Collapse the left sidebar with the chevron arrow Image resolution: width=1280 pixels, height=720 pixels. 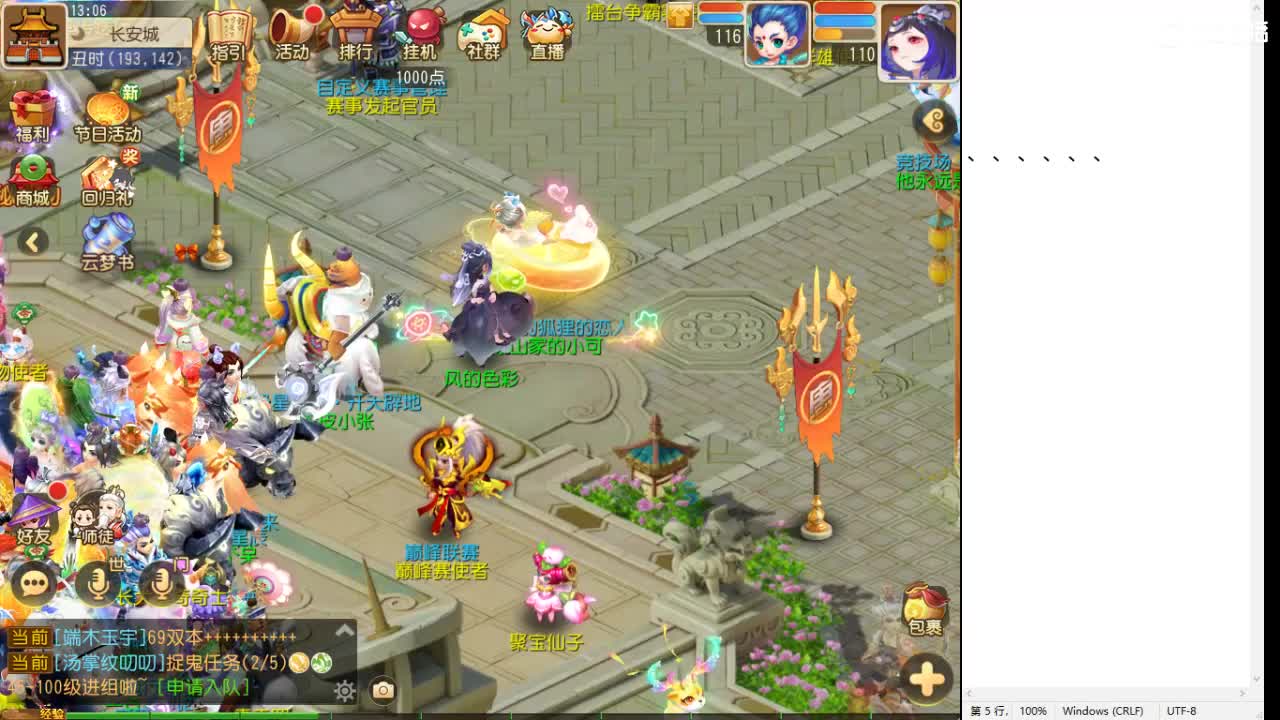(x=32, y=243)
